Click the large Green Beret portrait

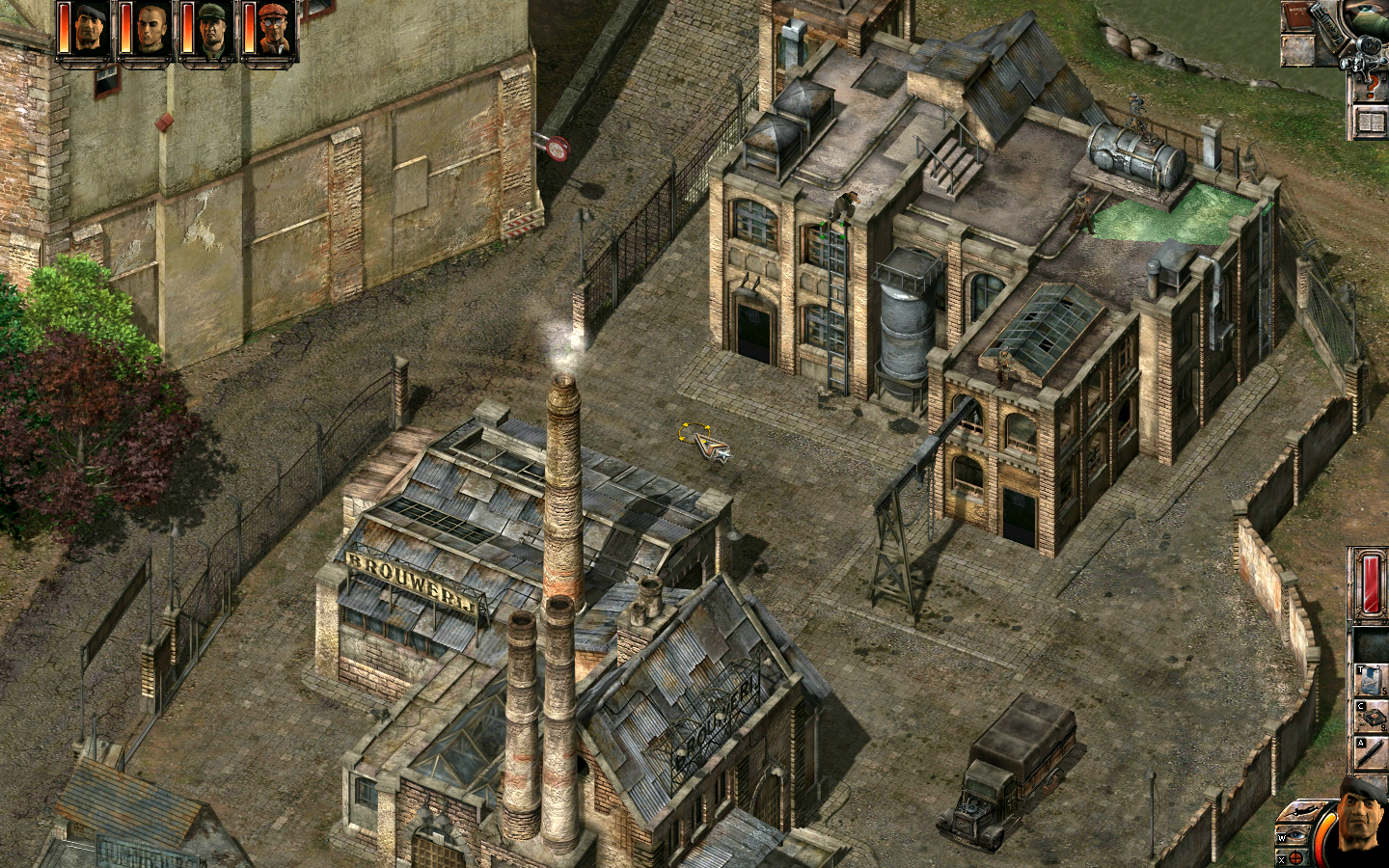[1363, 822]
